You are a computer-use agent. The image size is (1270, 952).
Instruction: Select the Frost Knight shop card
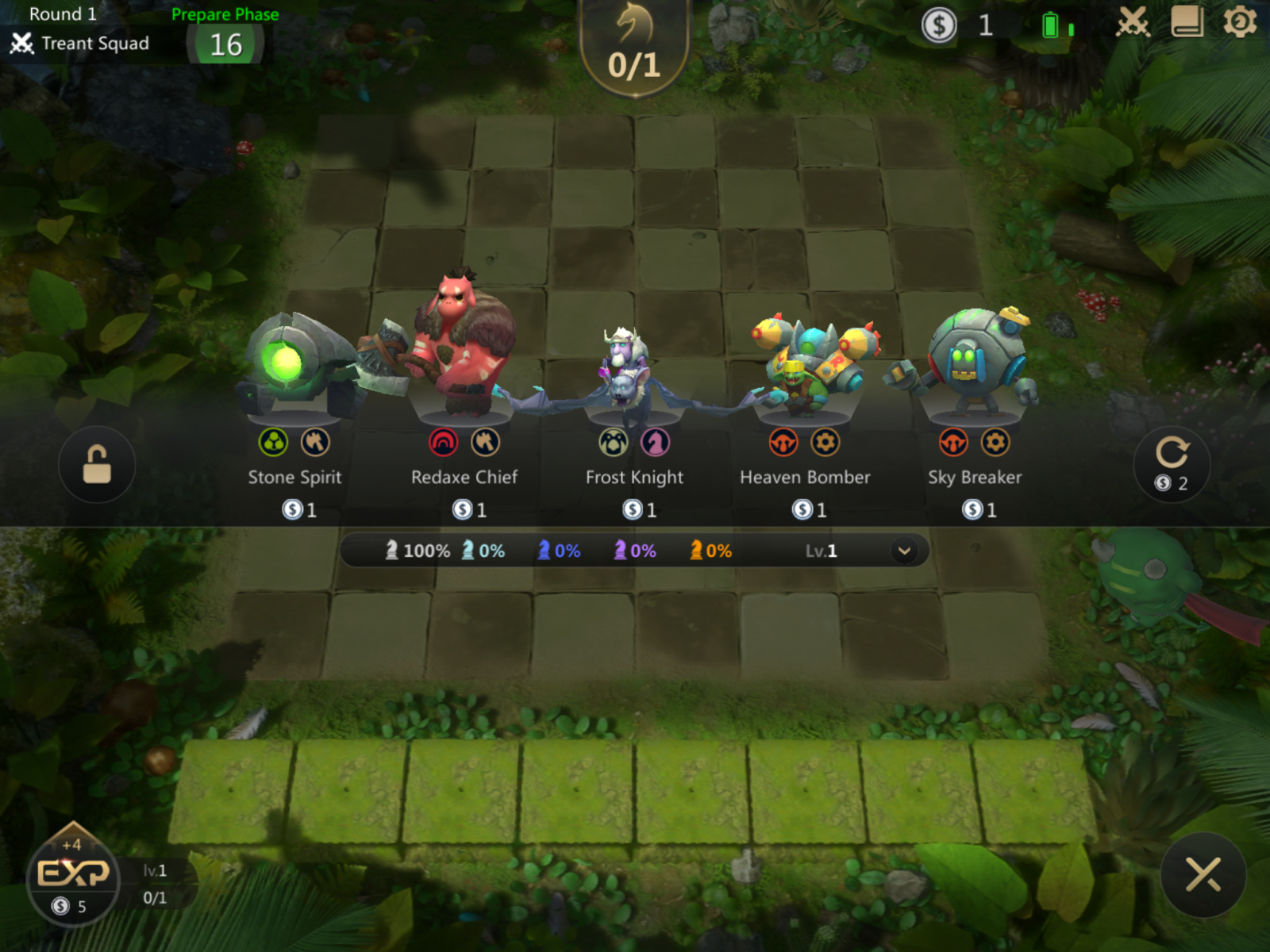(634, 413)
